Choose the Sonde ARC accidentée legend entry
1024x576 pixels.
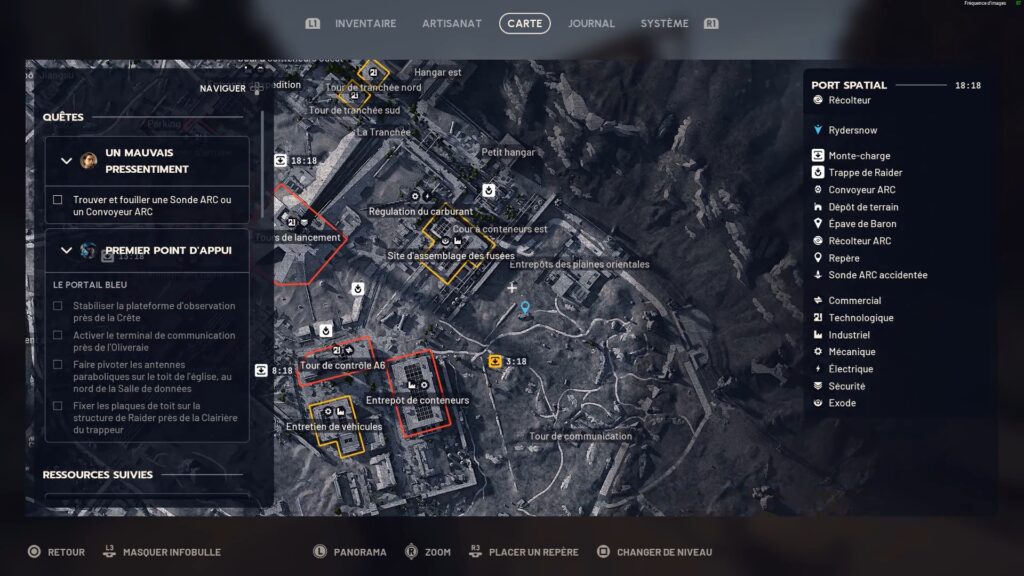click(x=877, y=275)
